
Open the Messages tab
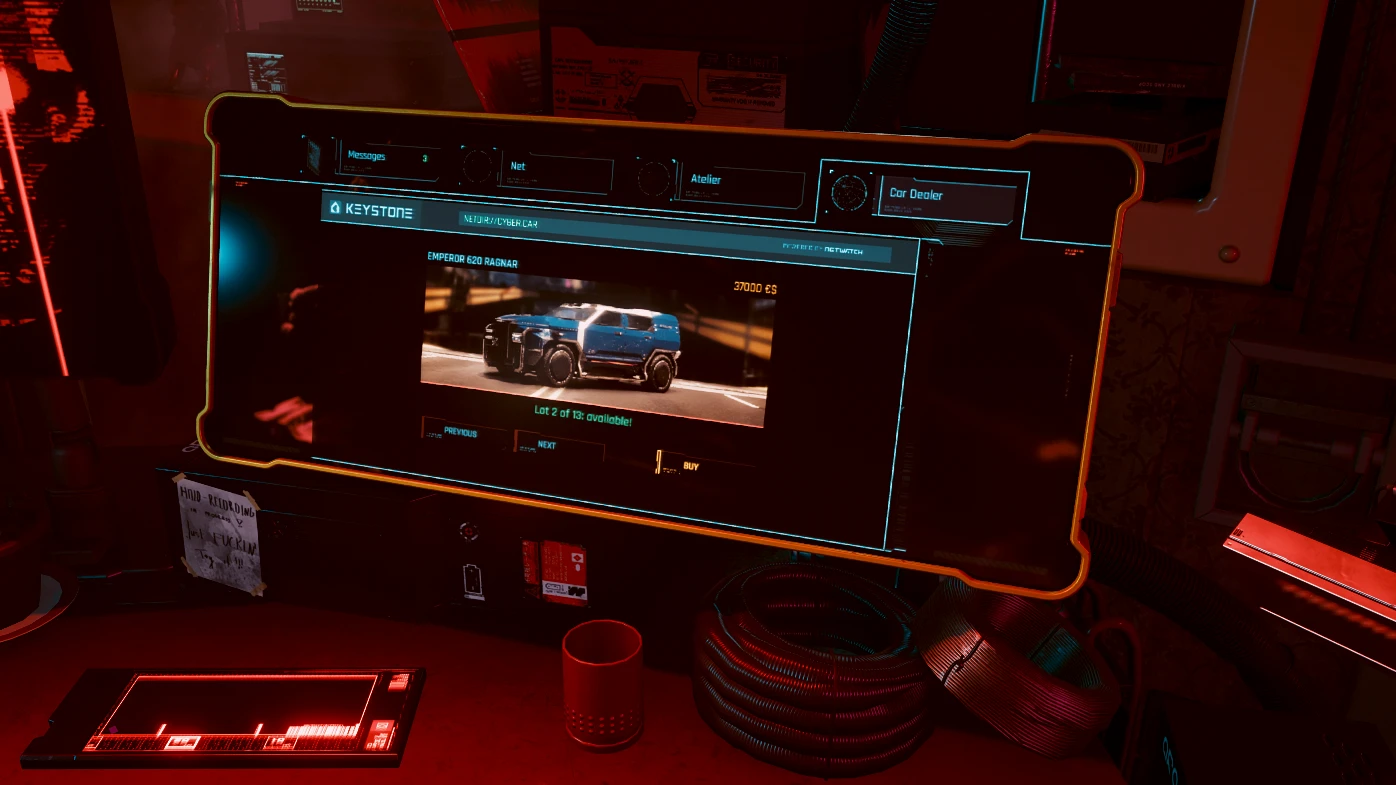tap(365, 155)
